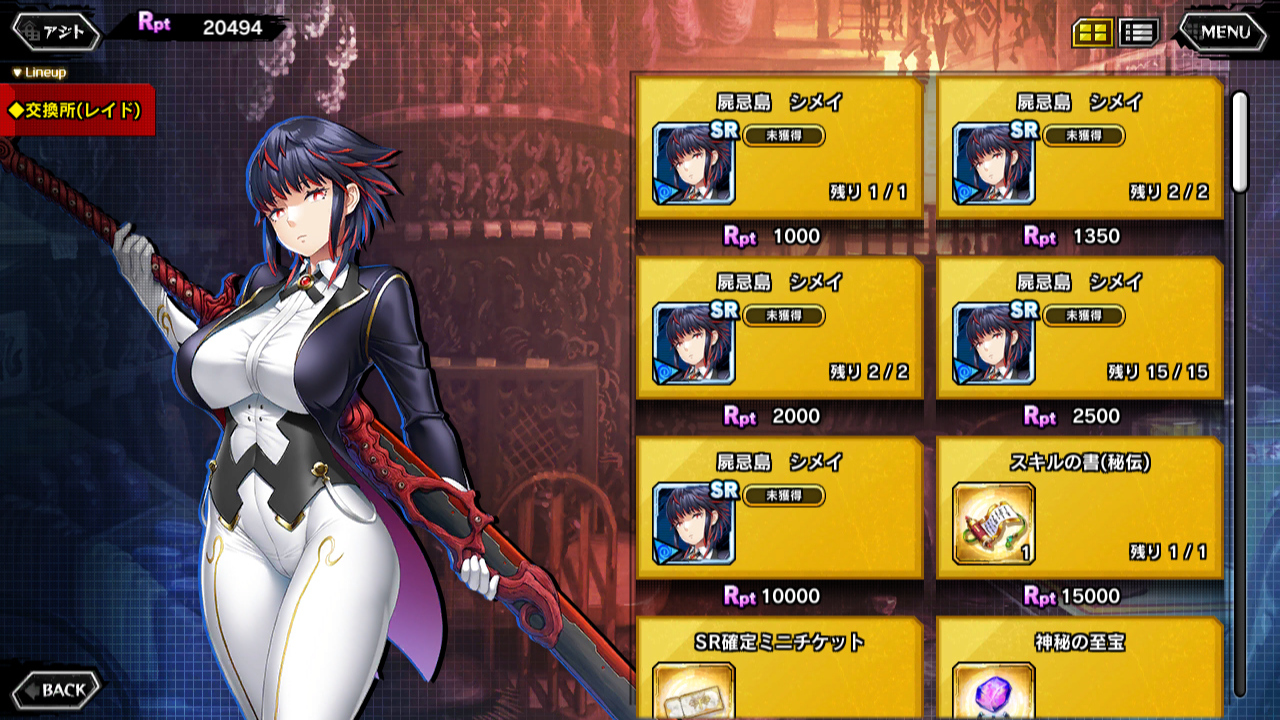Return to the アジト hideout
This screenshot has width=1280, height=720.
(x=56, y=32)
